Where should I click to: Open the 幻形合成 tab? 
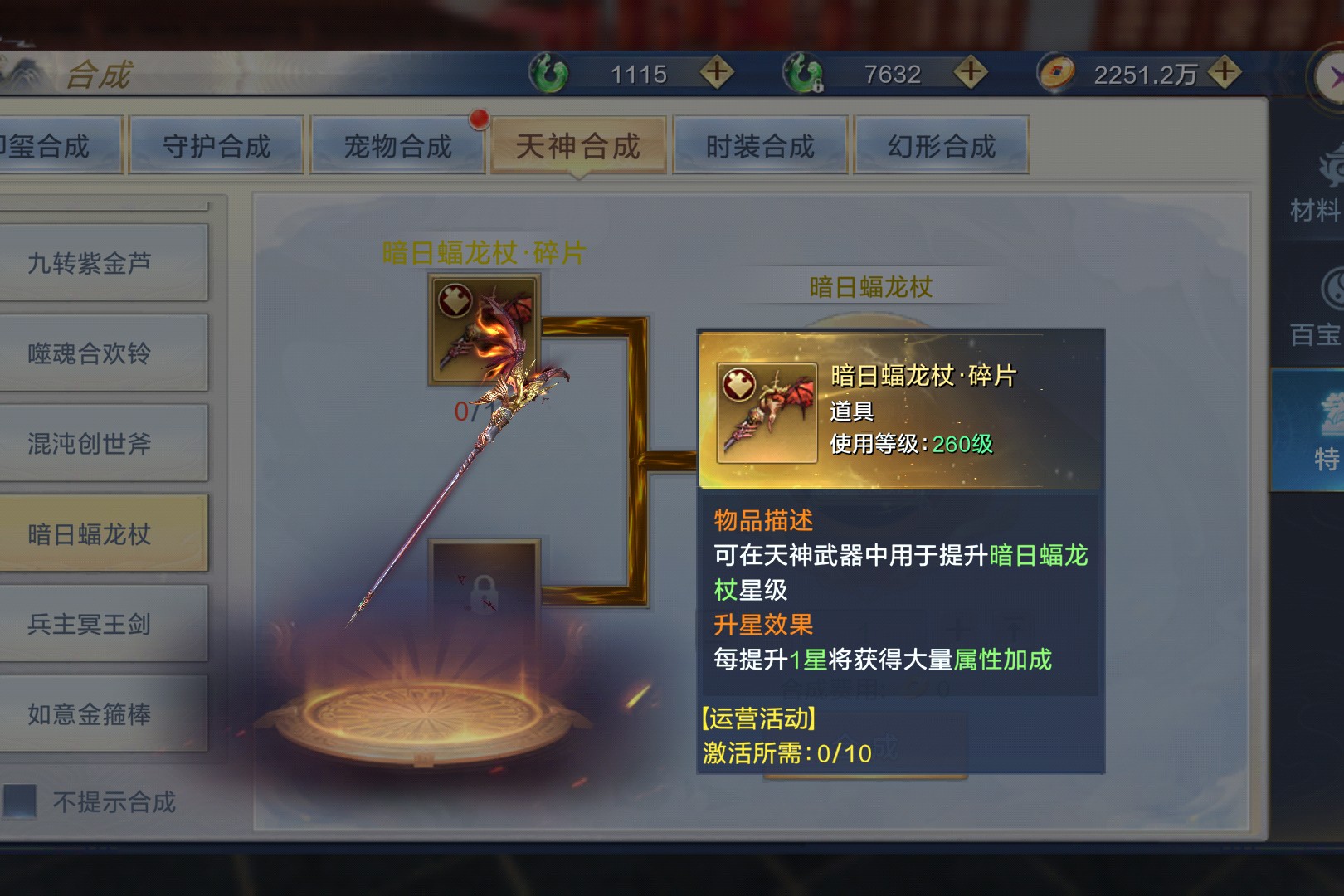[x=942, y=146]
